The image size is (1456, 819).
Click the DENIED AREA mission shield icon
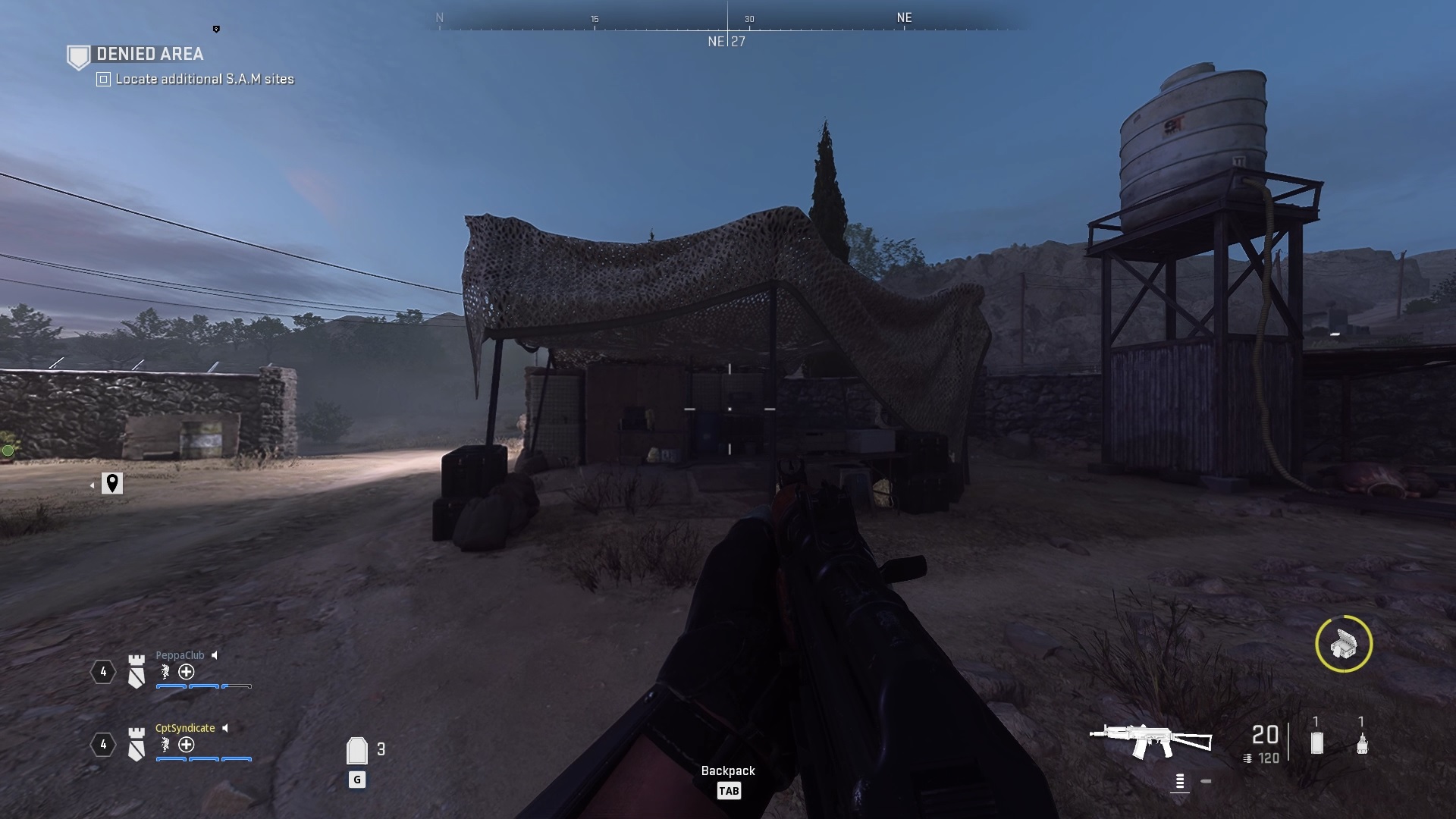click(x=79, y=57)
